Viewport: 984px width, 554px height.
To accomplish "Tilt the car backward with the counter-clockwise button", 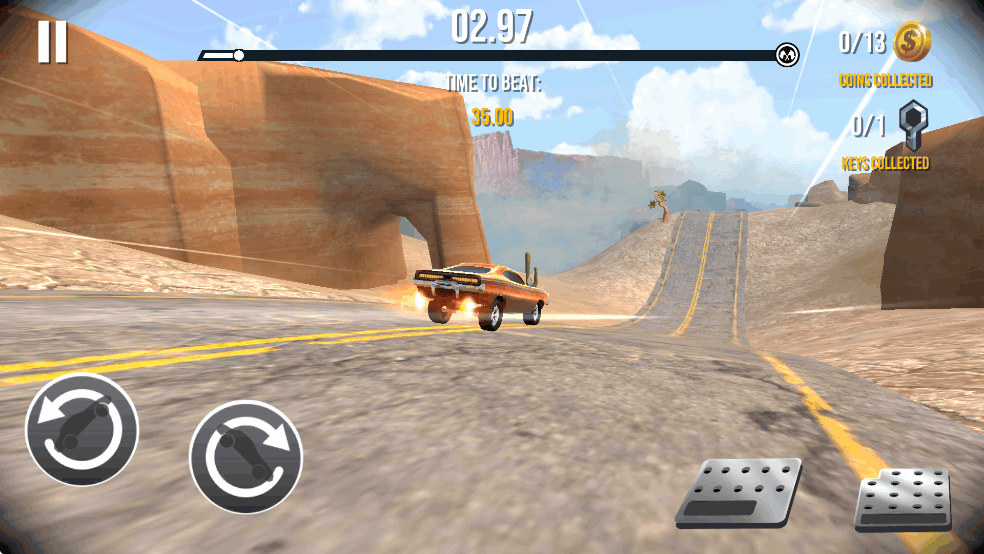I will pyautogui.click(x=82, y=430).
